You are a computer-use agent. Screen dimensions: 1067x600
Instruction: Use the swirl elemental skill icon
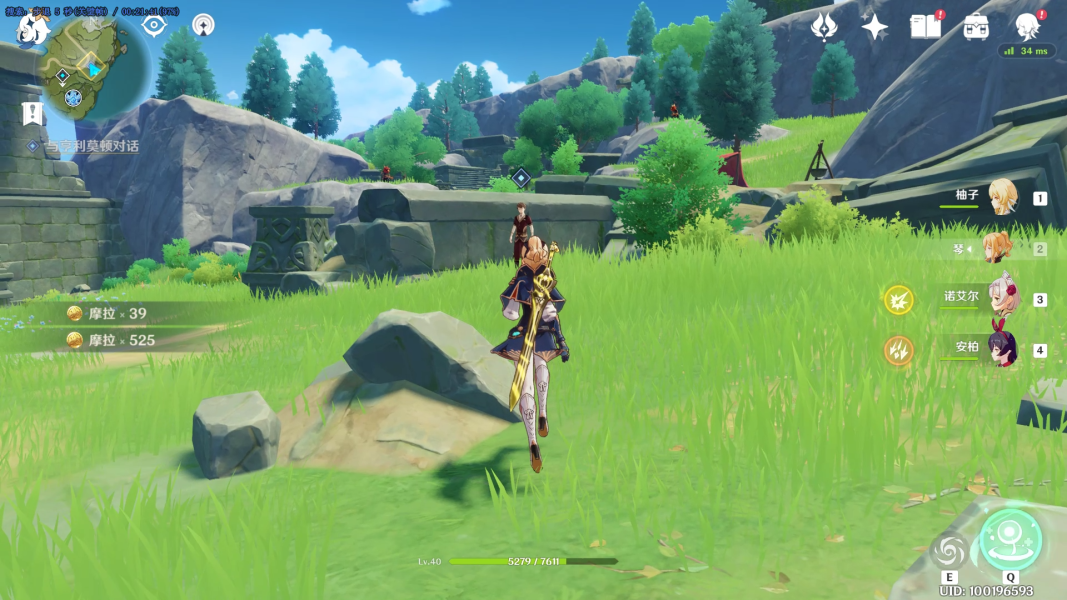pyautogui.click(x=949, y=548)
